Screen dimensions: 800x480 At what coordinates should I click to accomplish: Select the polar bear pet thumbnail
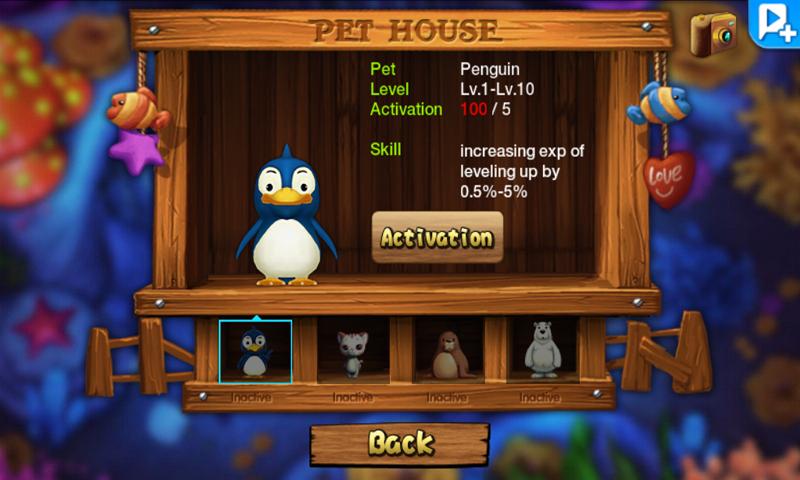click(541, 351)
